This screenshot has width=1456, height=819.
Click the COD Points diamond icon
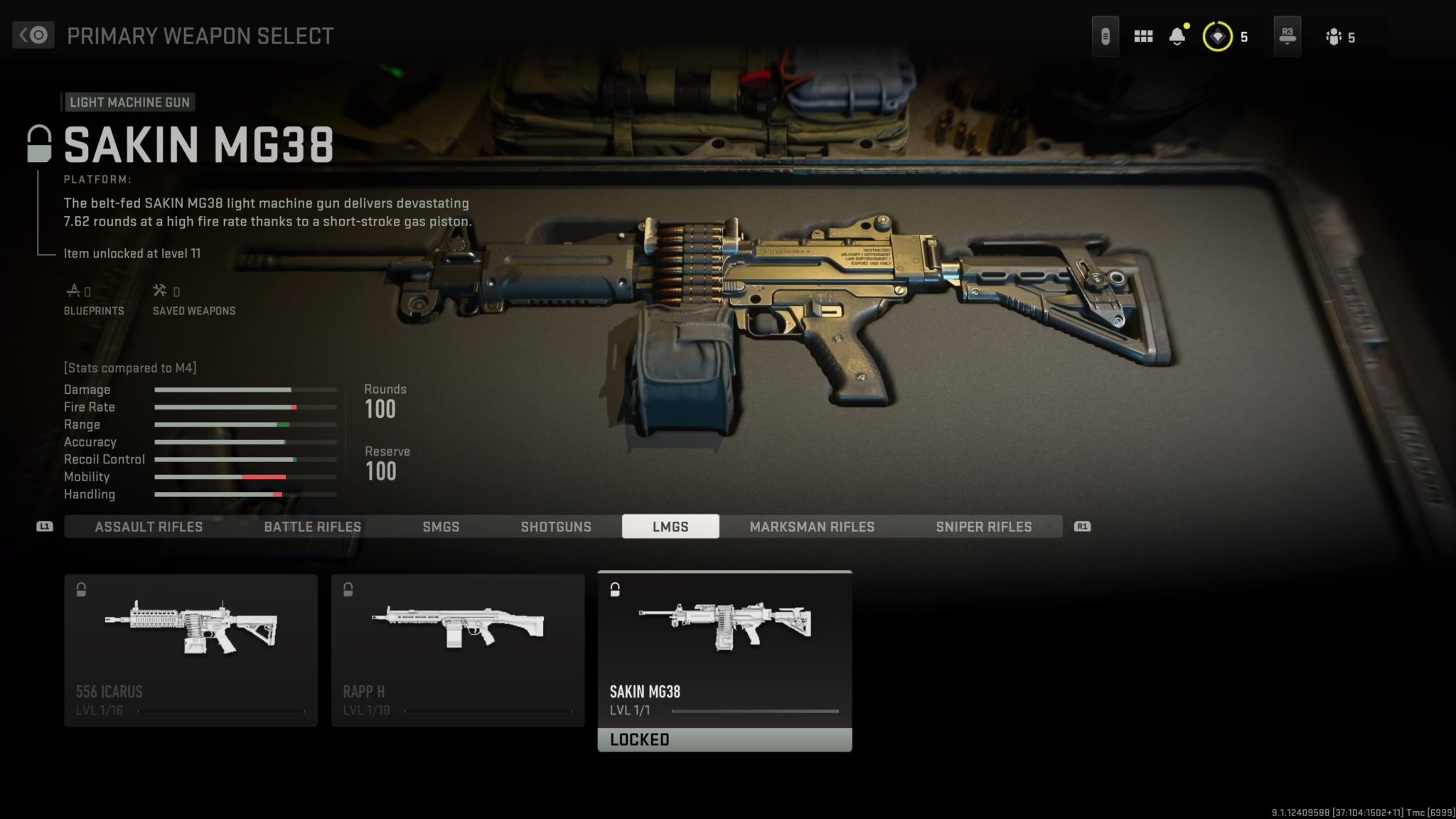point(1217,36)
